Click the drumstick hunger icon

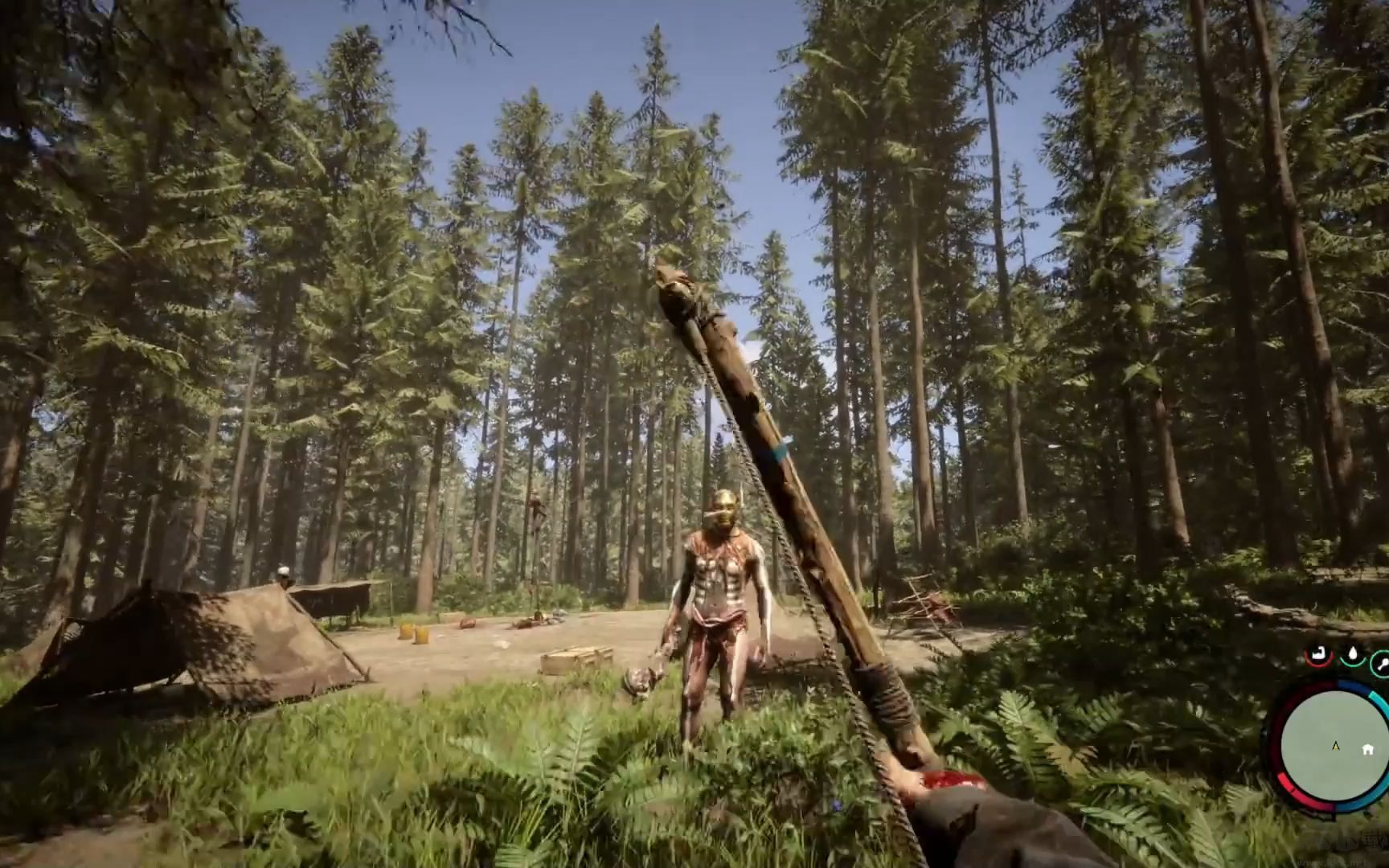coord(1382,661)
